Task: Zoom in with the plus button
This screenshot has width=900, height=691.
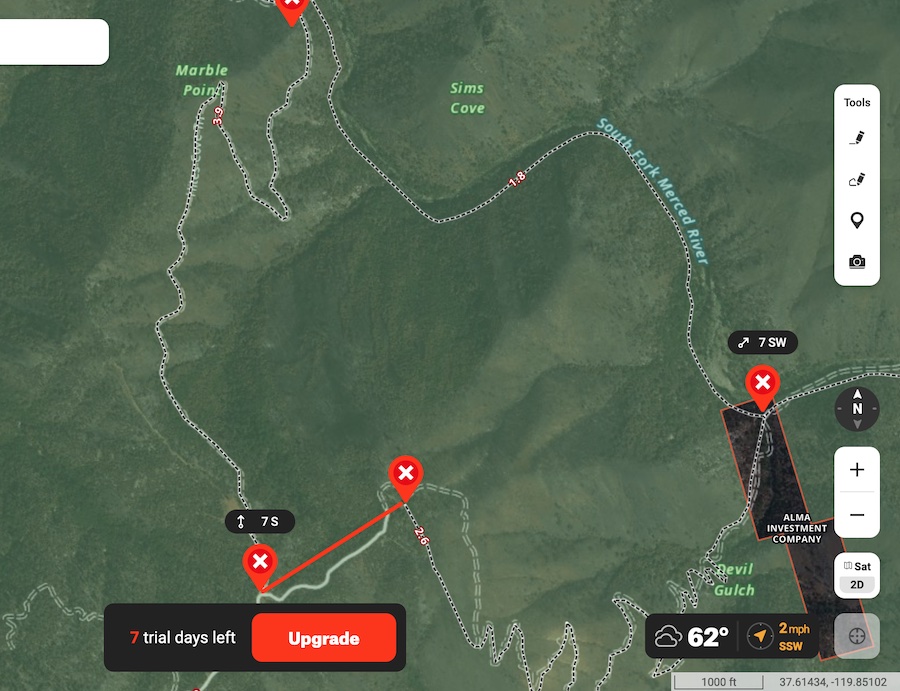Action: pos(857,470)
